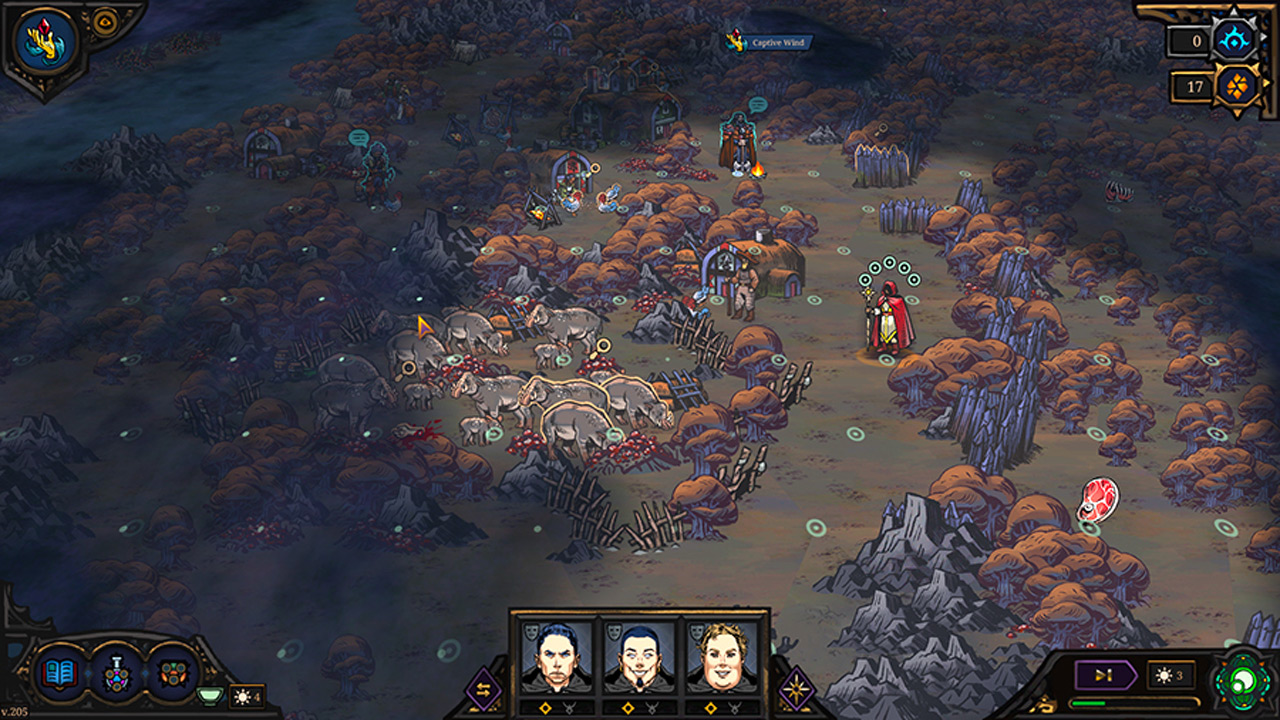Click the purple compass-star diamond button
1280x720 pixels.
click(796, 690)
